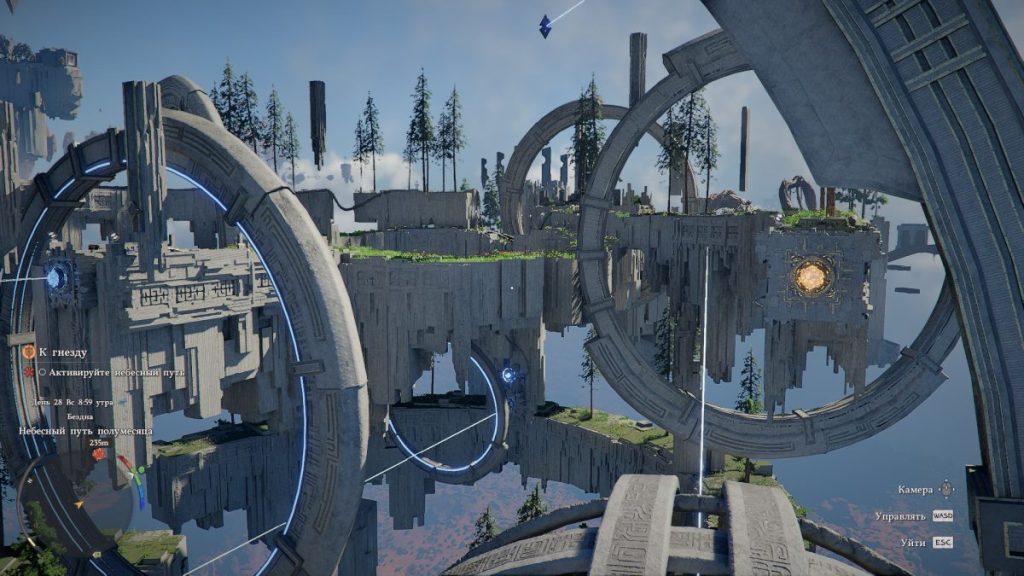
Task: Click the blue diamond waypoint marker
Action: [545, 26]
